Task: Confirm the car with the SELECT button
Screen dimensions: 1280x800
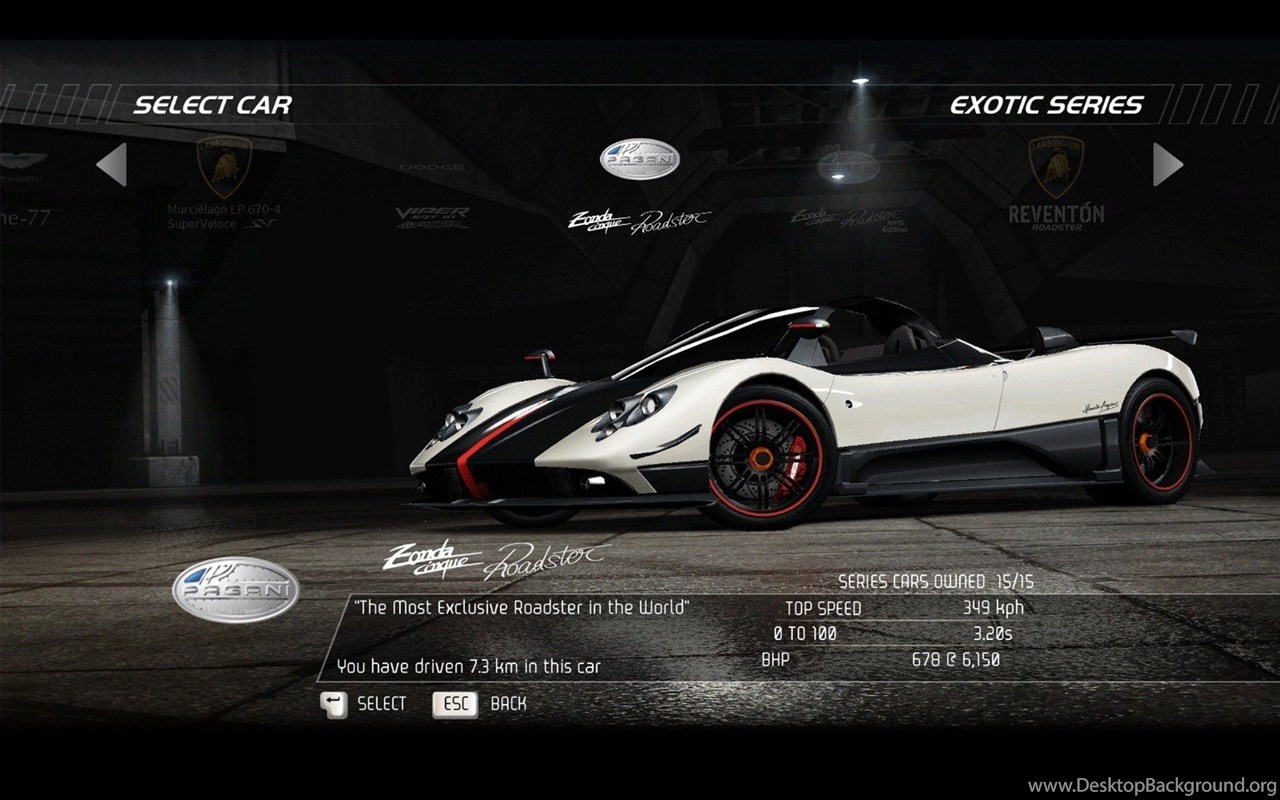Action: [x=364, y=704]
